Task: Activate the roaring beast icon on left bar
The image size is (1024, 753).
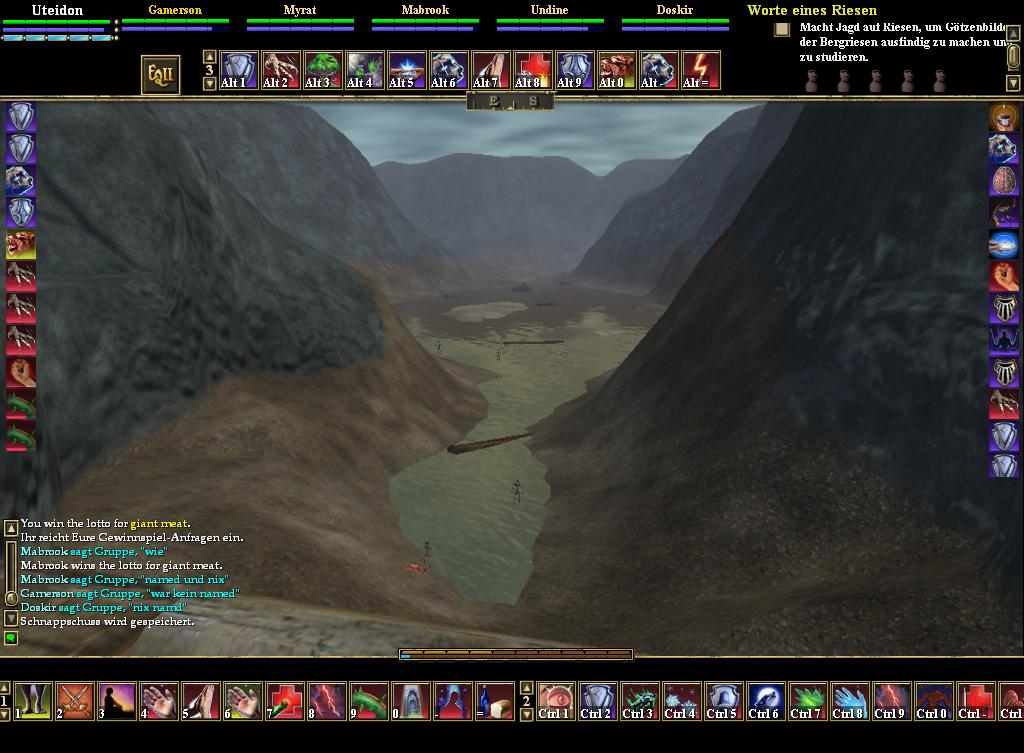Action: click(21, 243)
